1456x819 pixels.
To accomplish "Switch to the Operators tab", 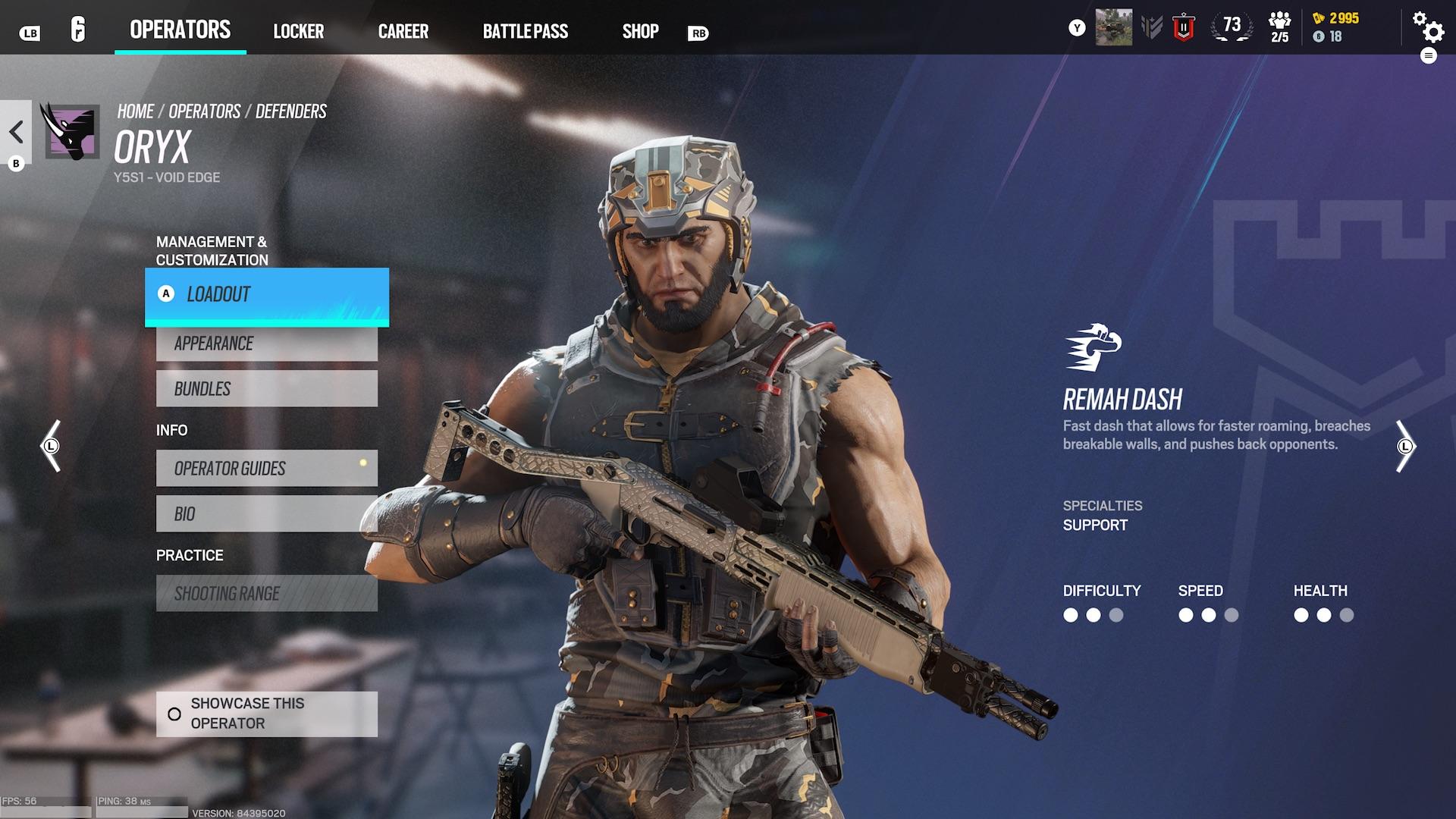I will coord(180,30).
